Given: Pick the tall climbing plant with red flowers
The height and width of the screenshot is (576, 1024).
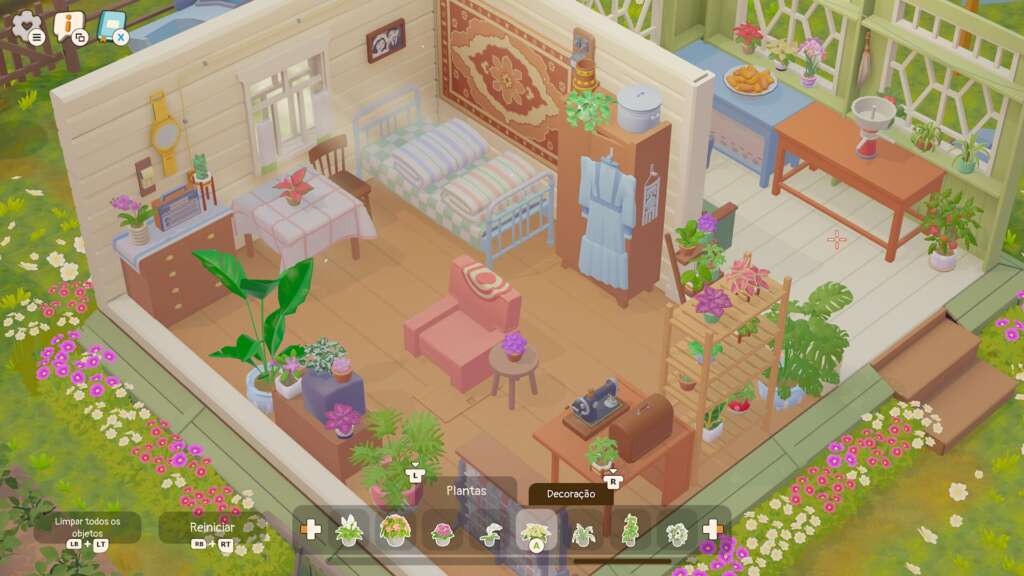Looking at the screenshot, I should 630,530.
